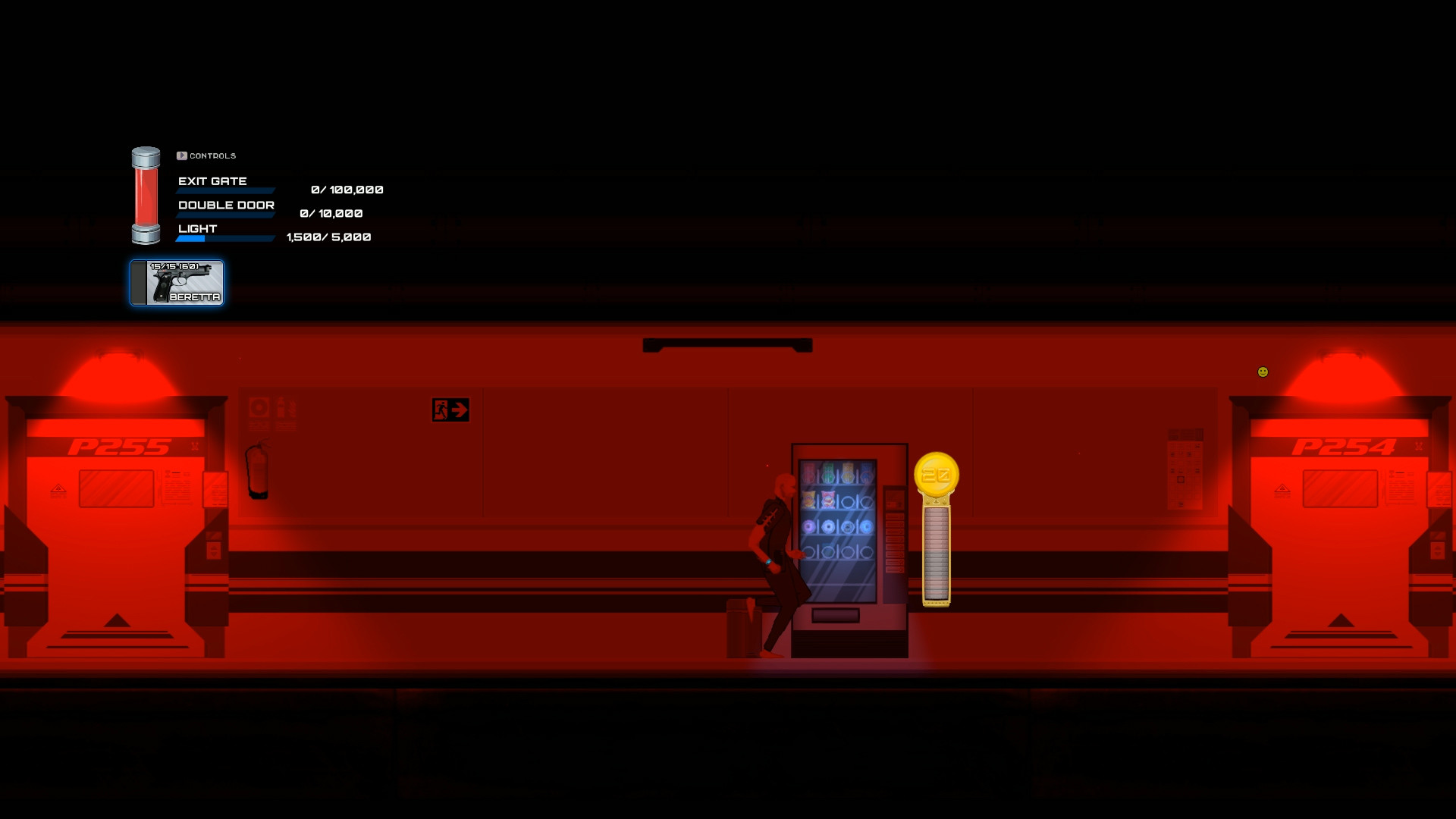Click the Beretta weapon slot
1456x819 pixels.
click(176, 282)
